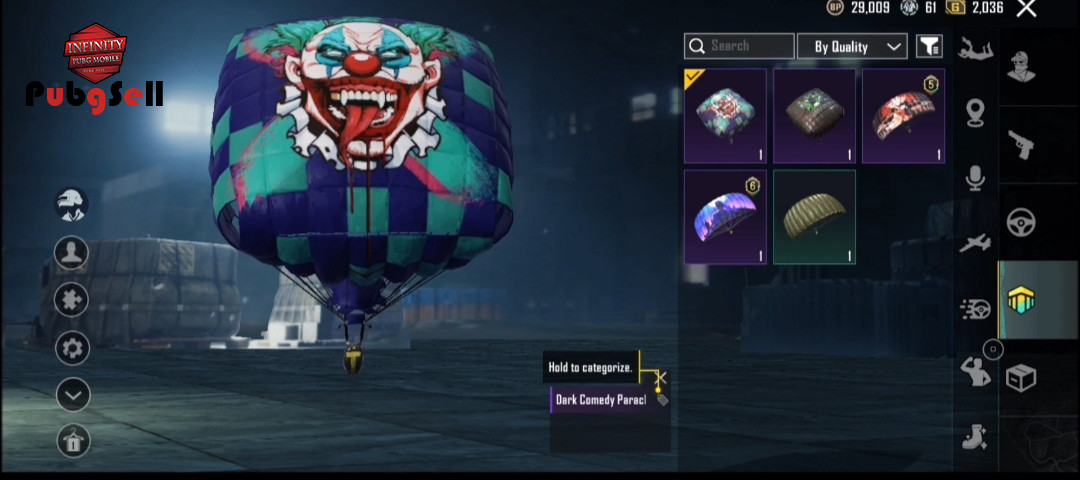The width and height of the screenshot is (1080, 480).
Task: Switch to the pistol weapons category tab
Action: click(x=1020, y=144)
